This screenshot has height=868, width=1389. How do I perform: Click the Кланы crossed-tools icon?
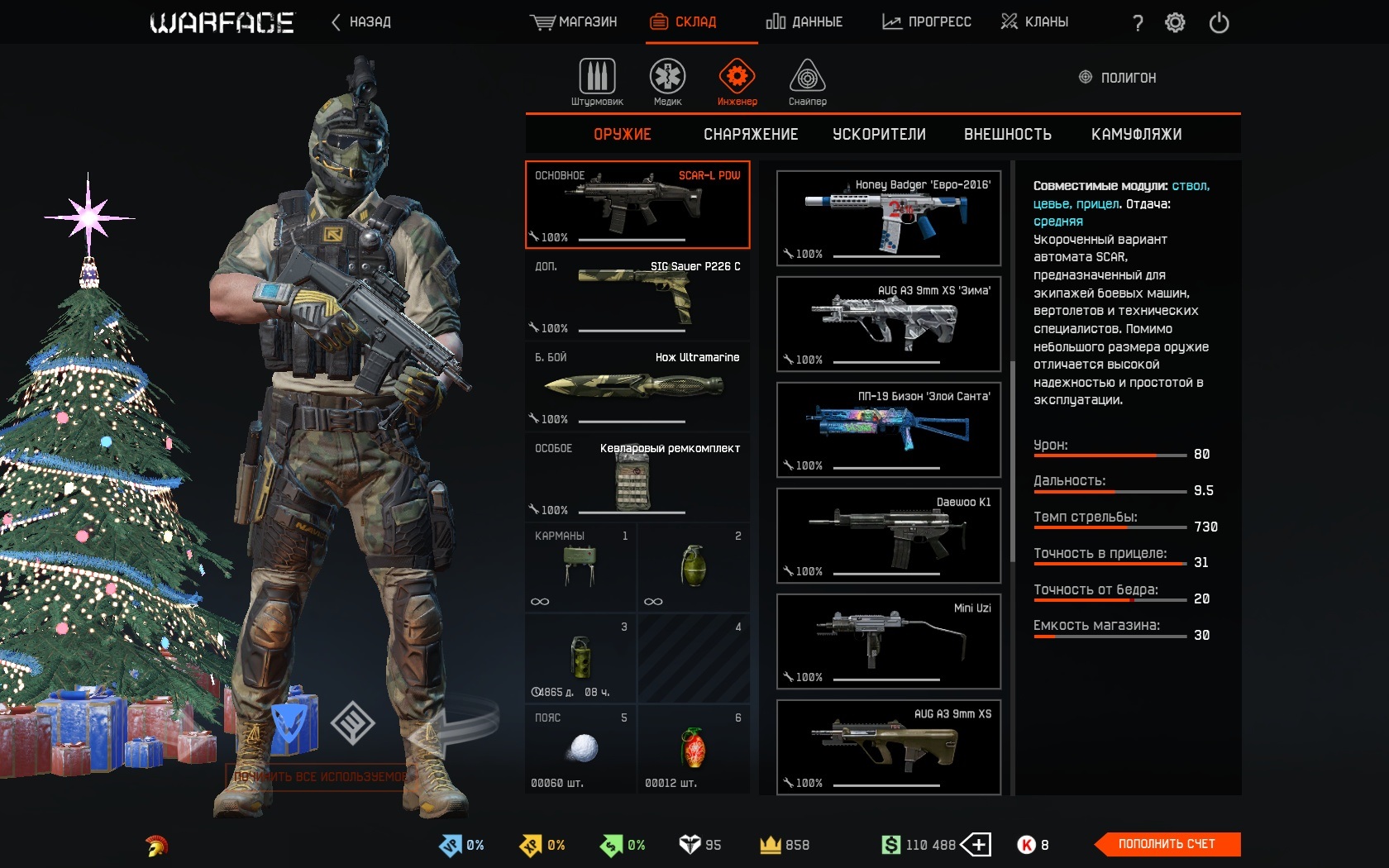click(1008, 21)
